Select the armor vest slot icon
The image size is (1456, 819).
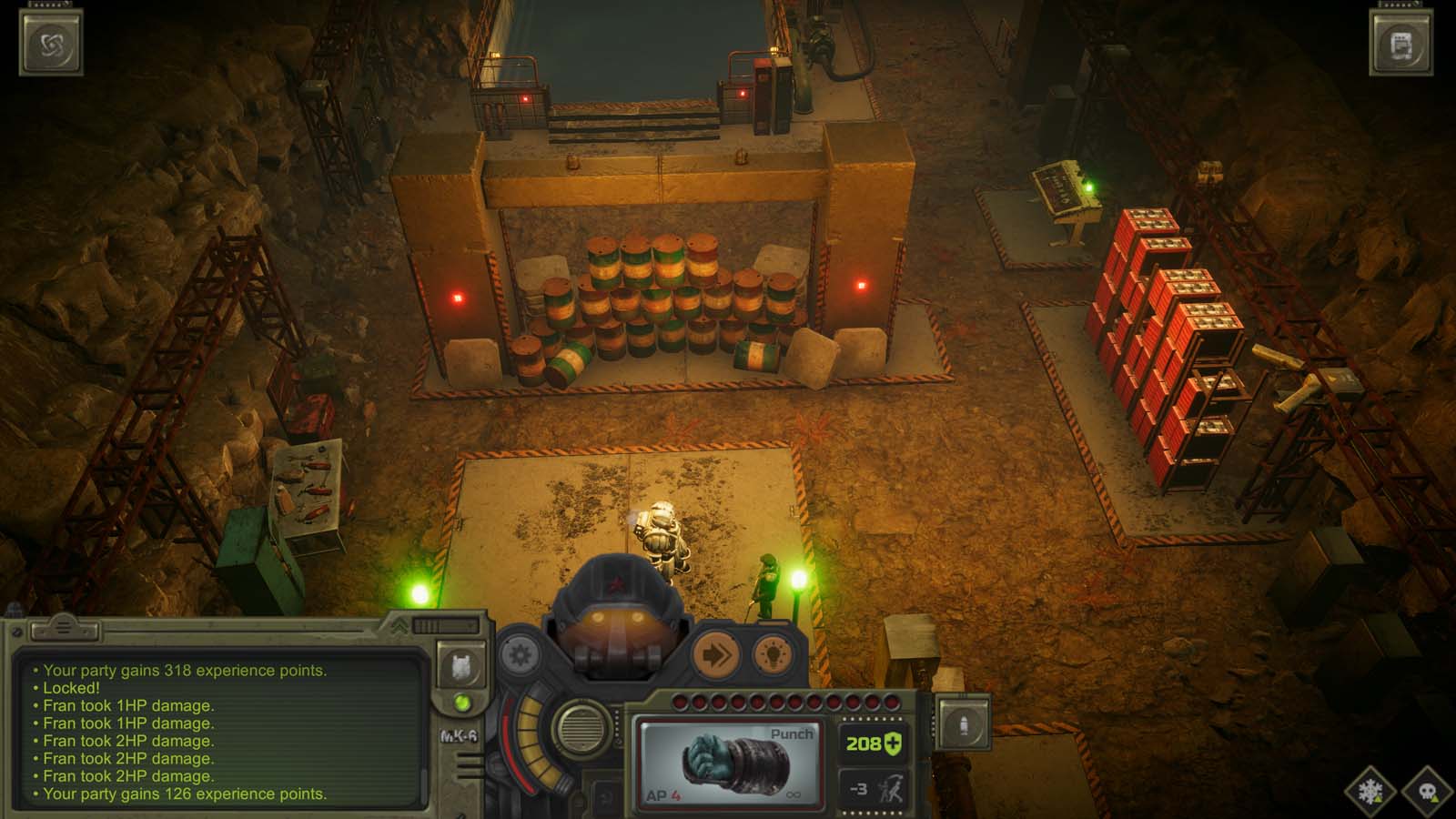pos(460,665)
